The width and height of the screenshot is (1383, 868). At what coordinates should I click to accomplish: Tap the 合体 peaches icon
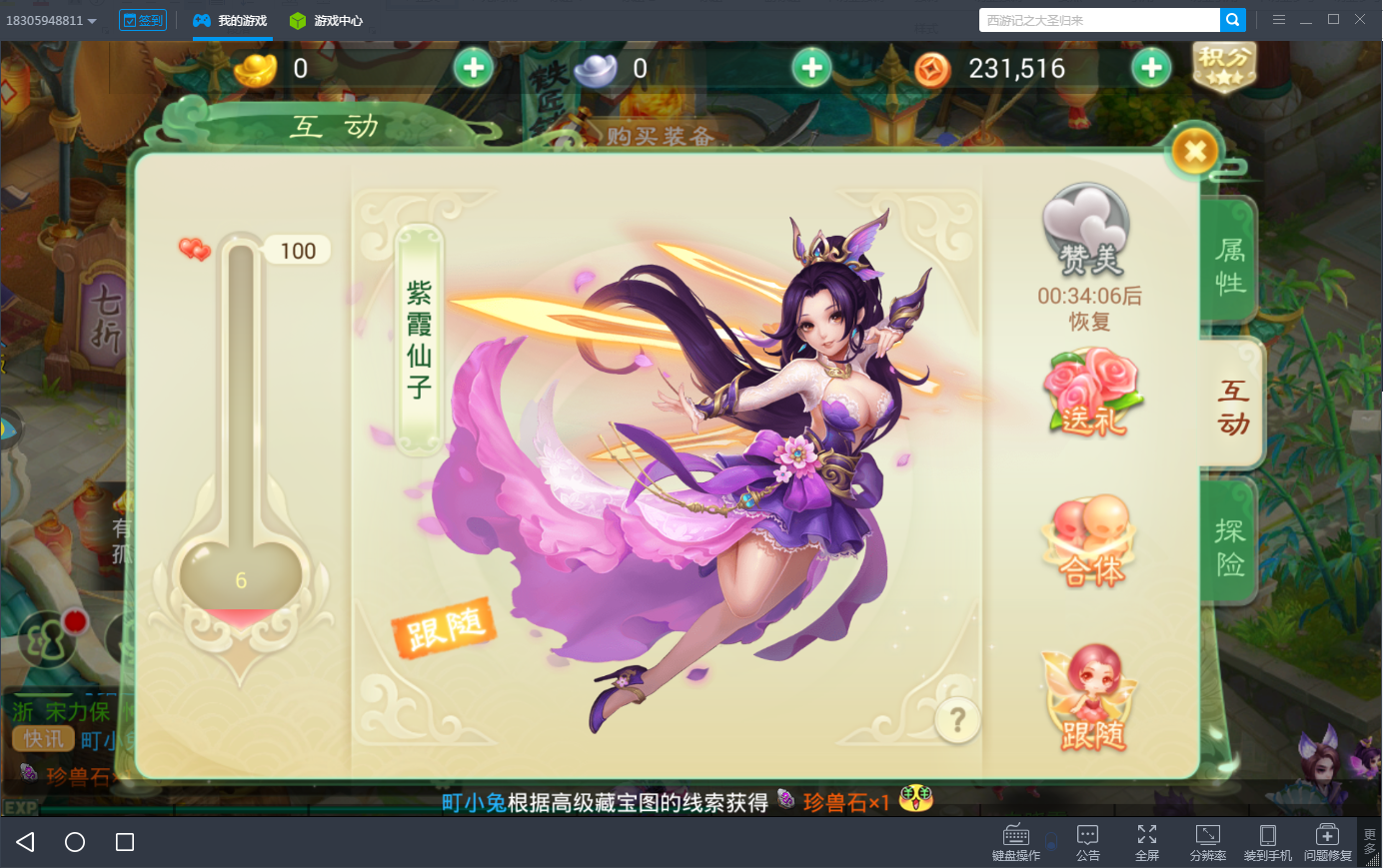(x=1089, y=539)
